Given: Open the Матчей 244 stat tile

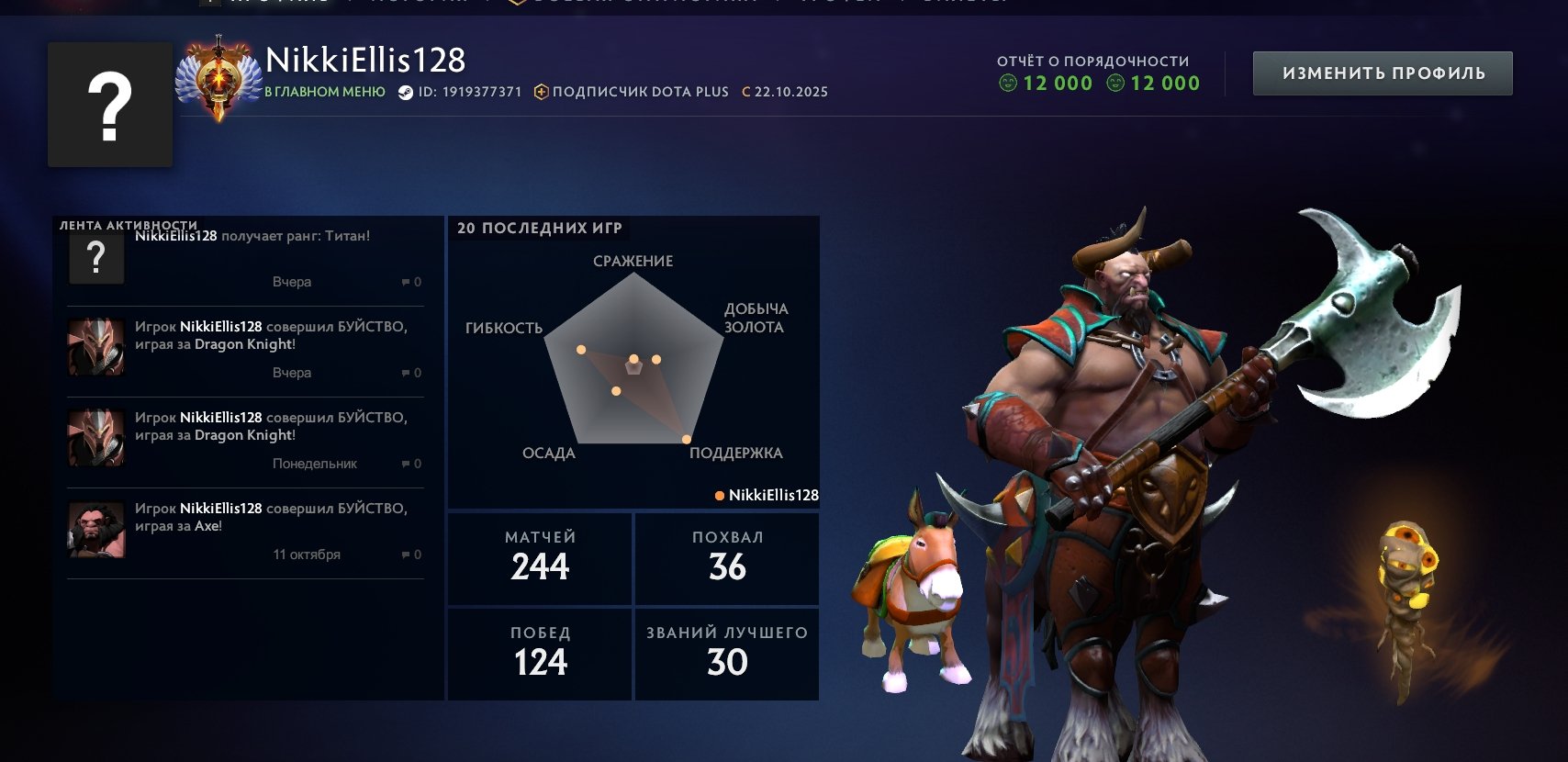Looking at the screenshot, I should click(x=540, y=558).
